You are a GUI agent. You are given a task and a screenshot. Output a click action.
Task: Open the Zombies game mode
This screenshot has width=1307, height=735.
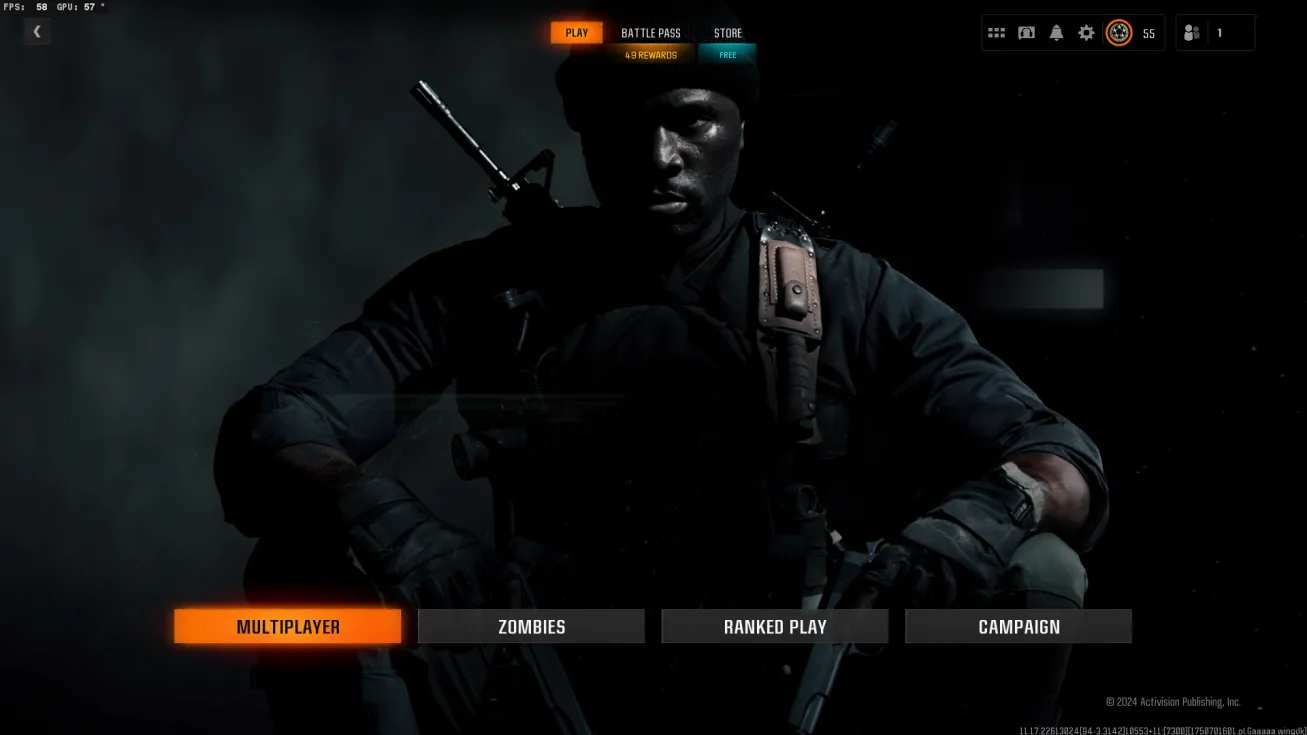pos(531,627)
